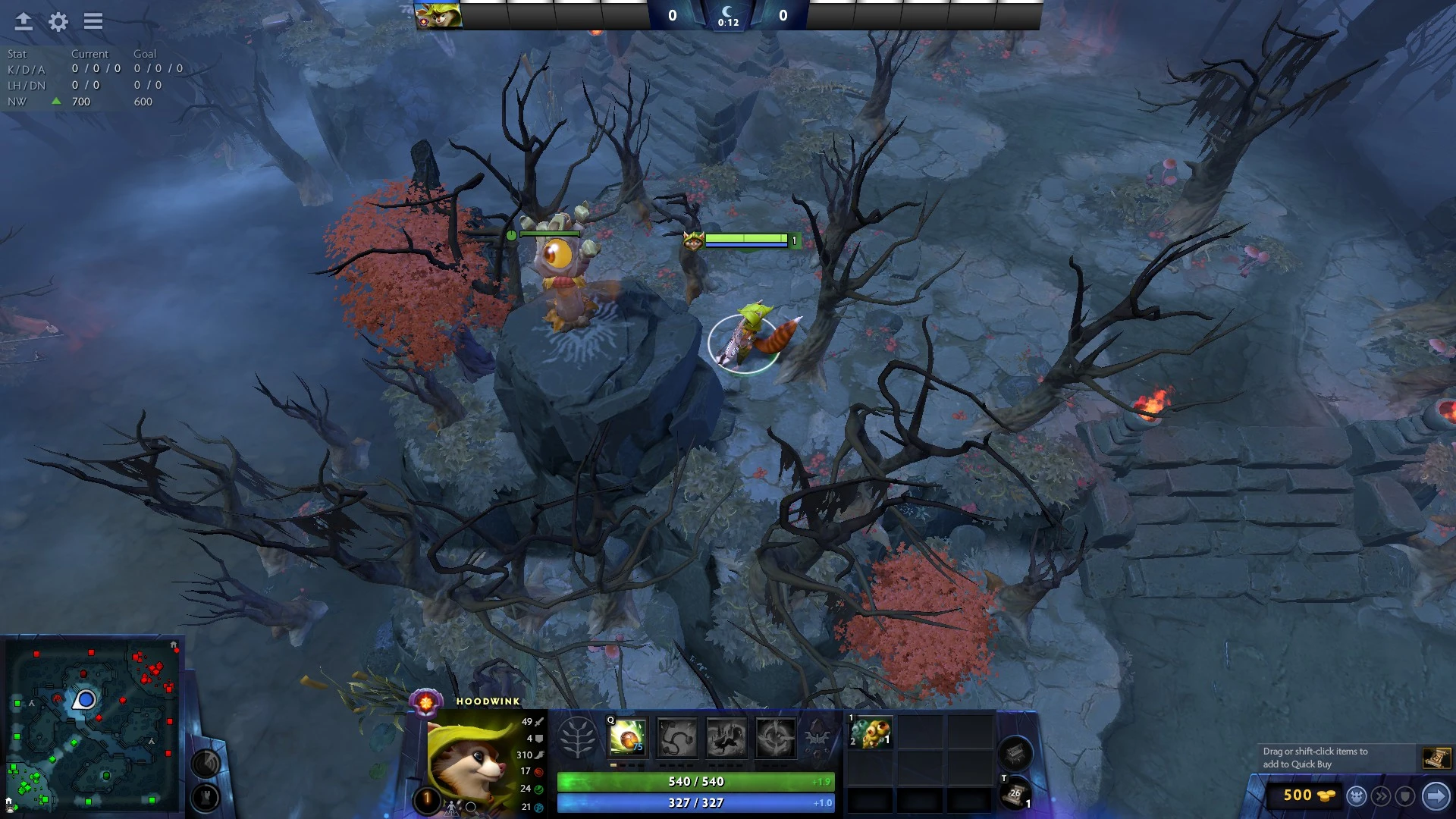Open the hamburger main menu

click(x=93, y=21)
